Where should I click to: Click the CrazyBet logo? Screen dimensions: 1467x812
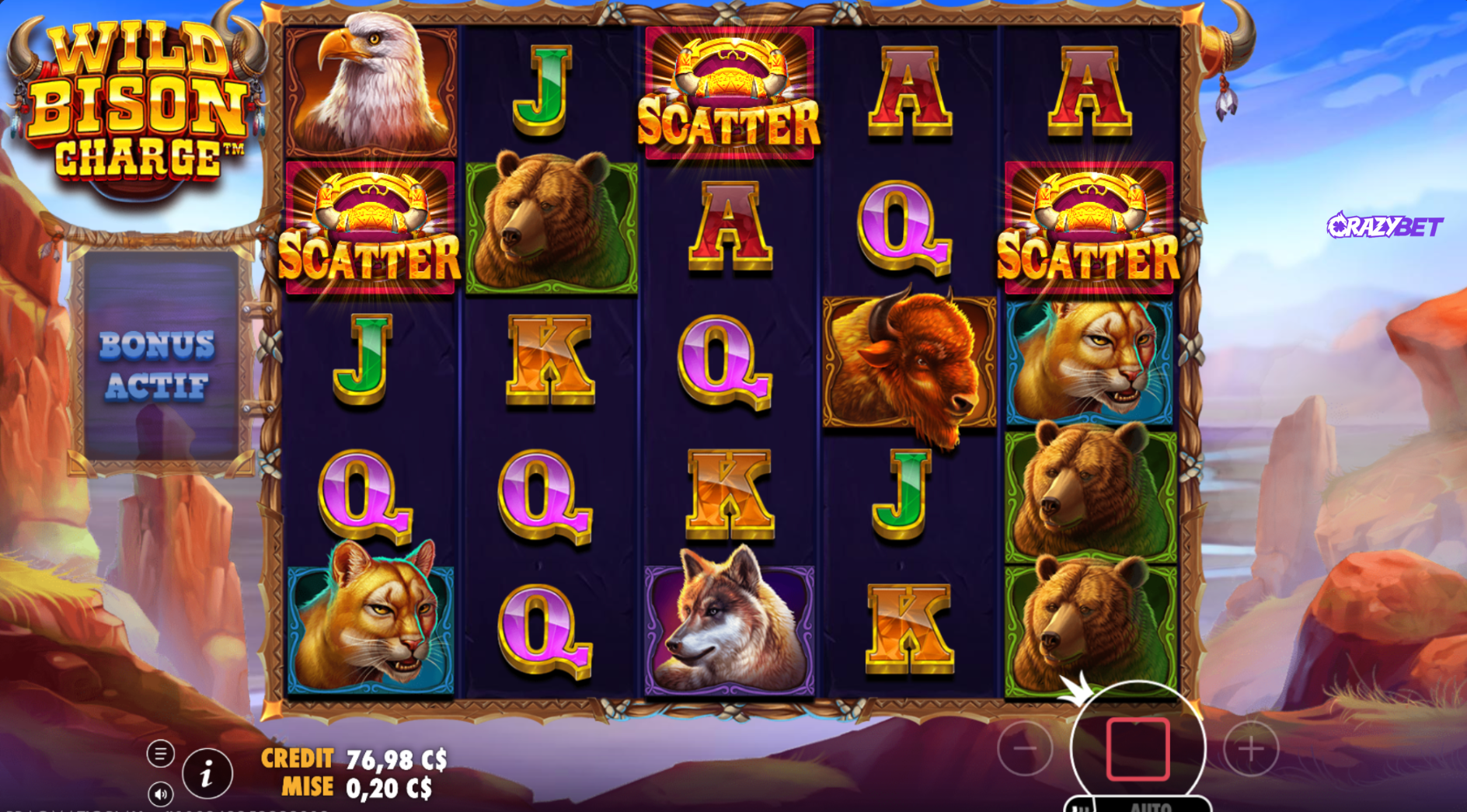pyautogui.click(x=1385, y=226)
